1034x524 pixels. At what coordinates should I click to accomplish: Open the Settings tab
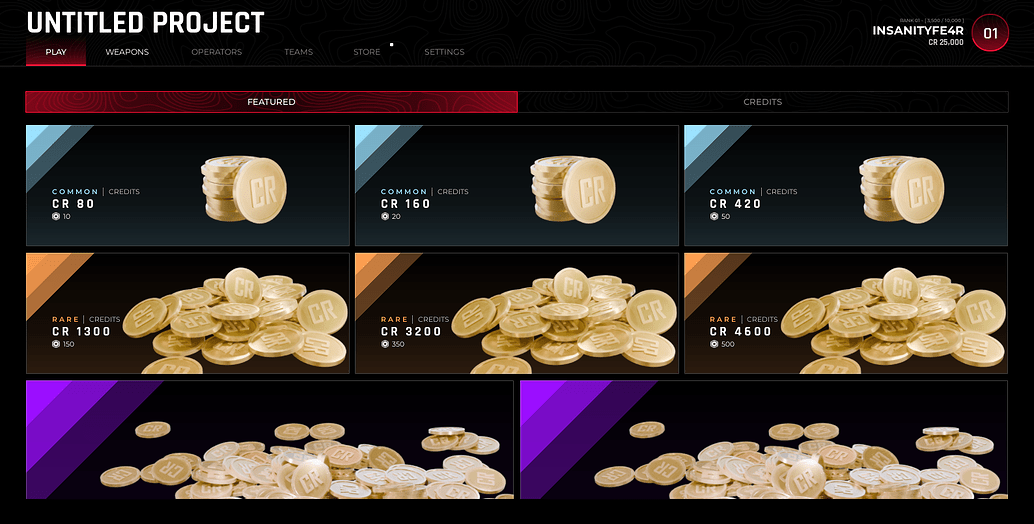click(444, 52)
